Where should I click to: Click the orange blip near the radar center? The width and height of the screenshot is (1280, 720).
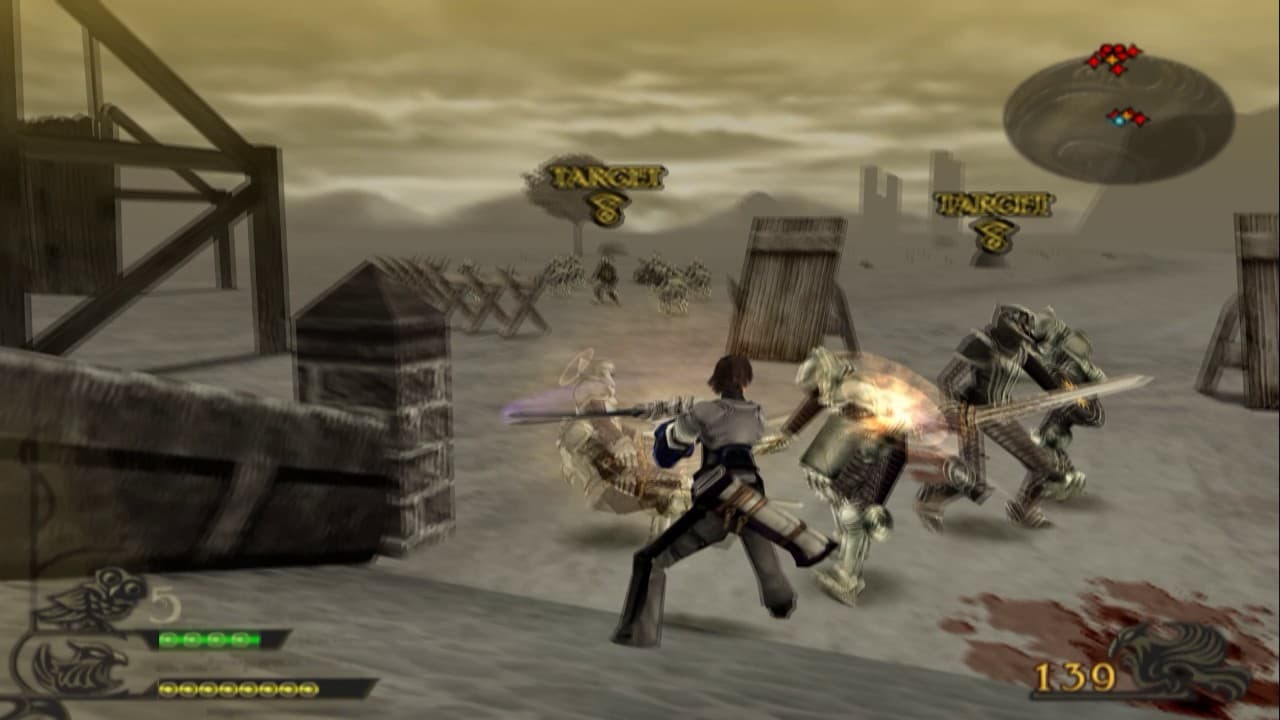coord(1128,114)
